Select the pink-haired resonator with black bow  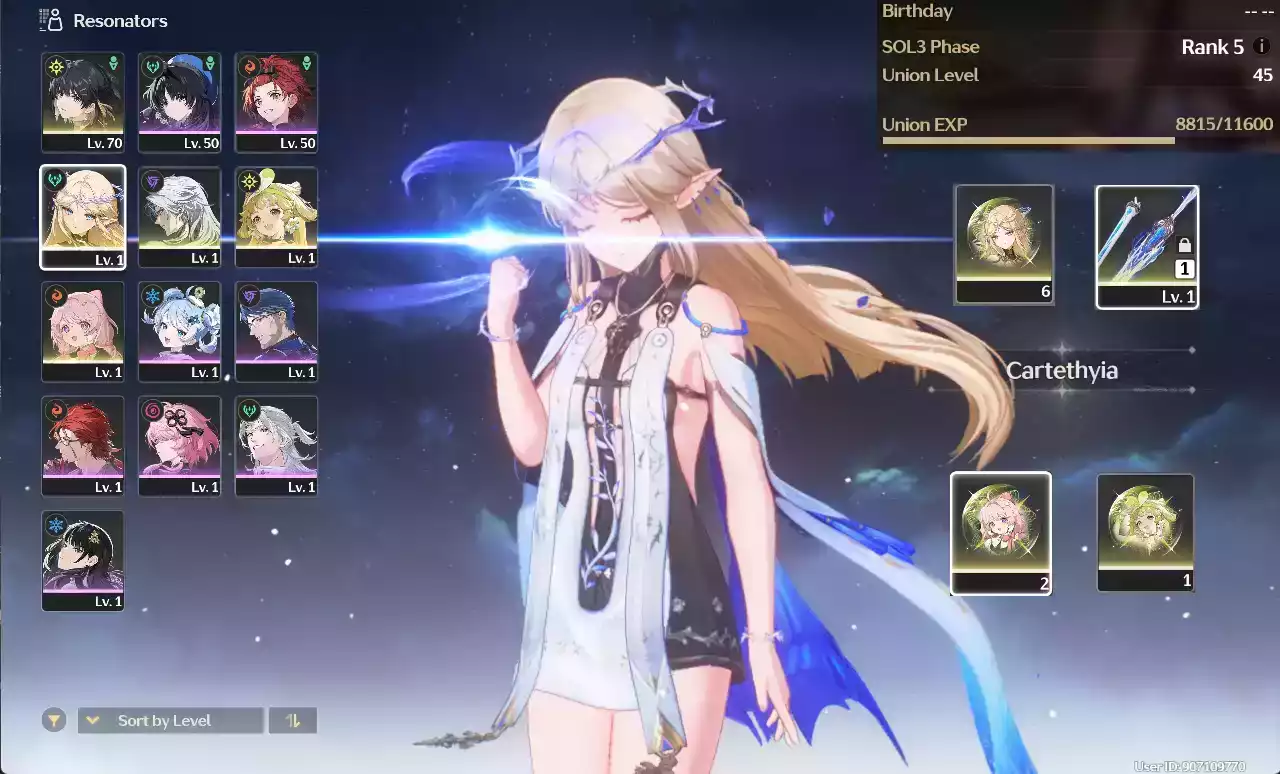pos(180,446)
